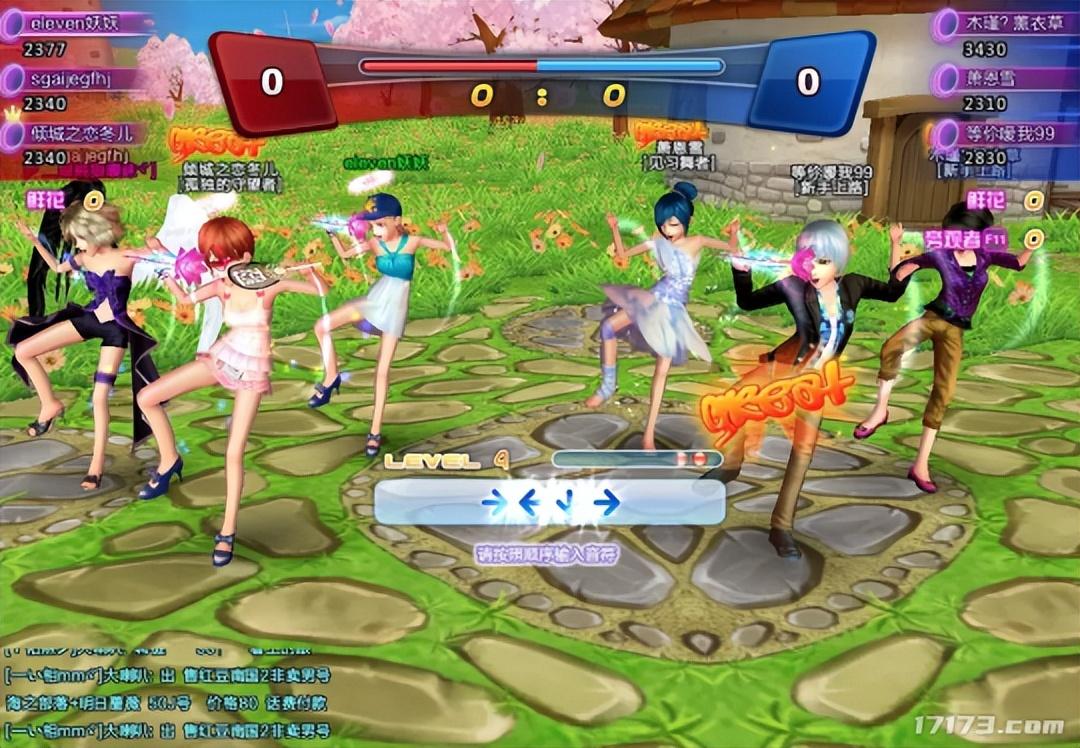Screen dimensions: 1080x748
Task: Select player 木槿?薰衣草 in the scoreboard
Action: [x=1005, y=23]
